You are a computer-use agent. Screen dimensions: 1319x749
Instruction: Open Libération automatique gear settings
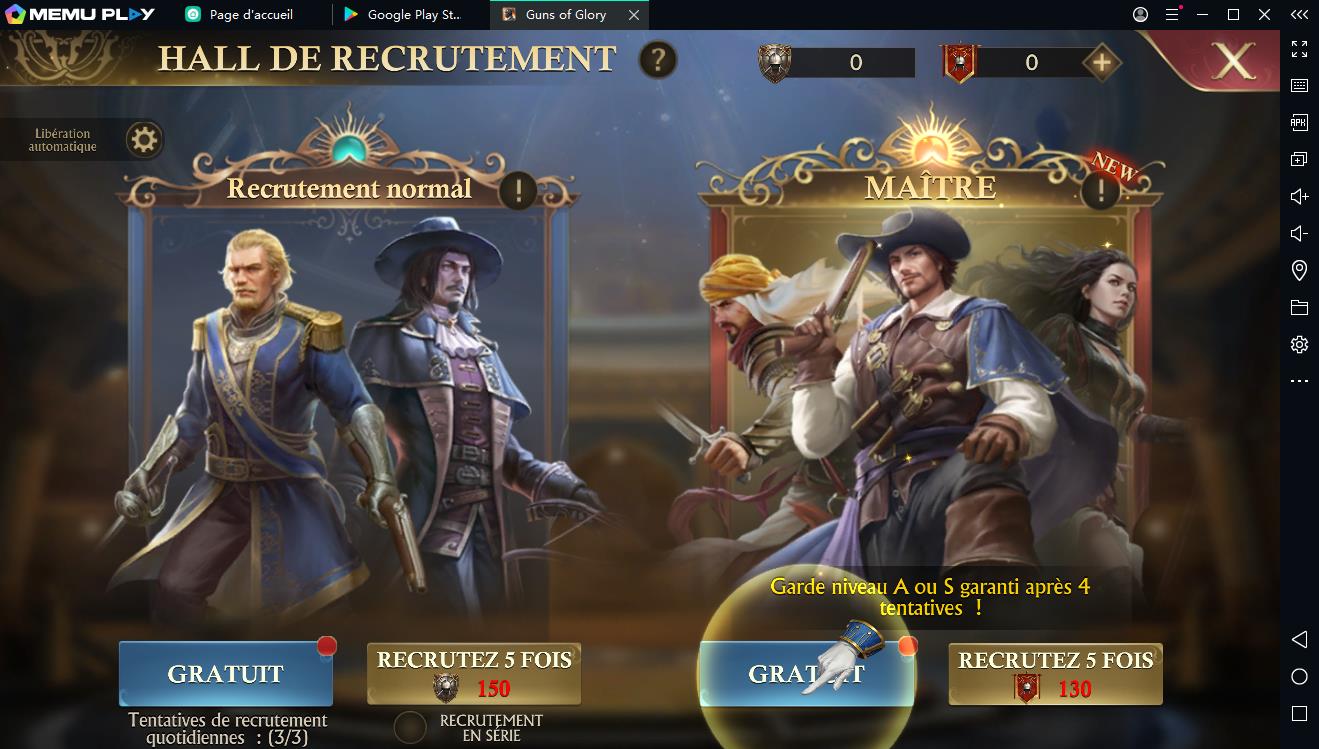(x=145, y=140)
